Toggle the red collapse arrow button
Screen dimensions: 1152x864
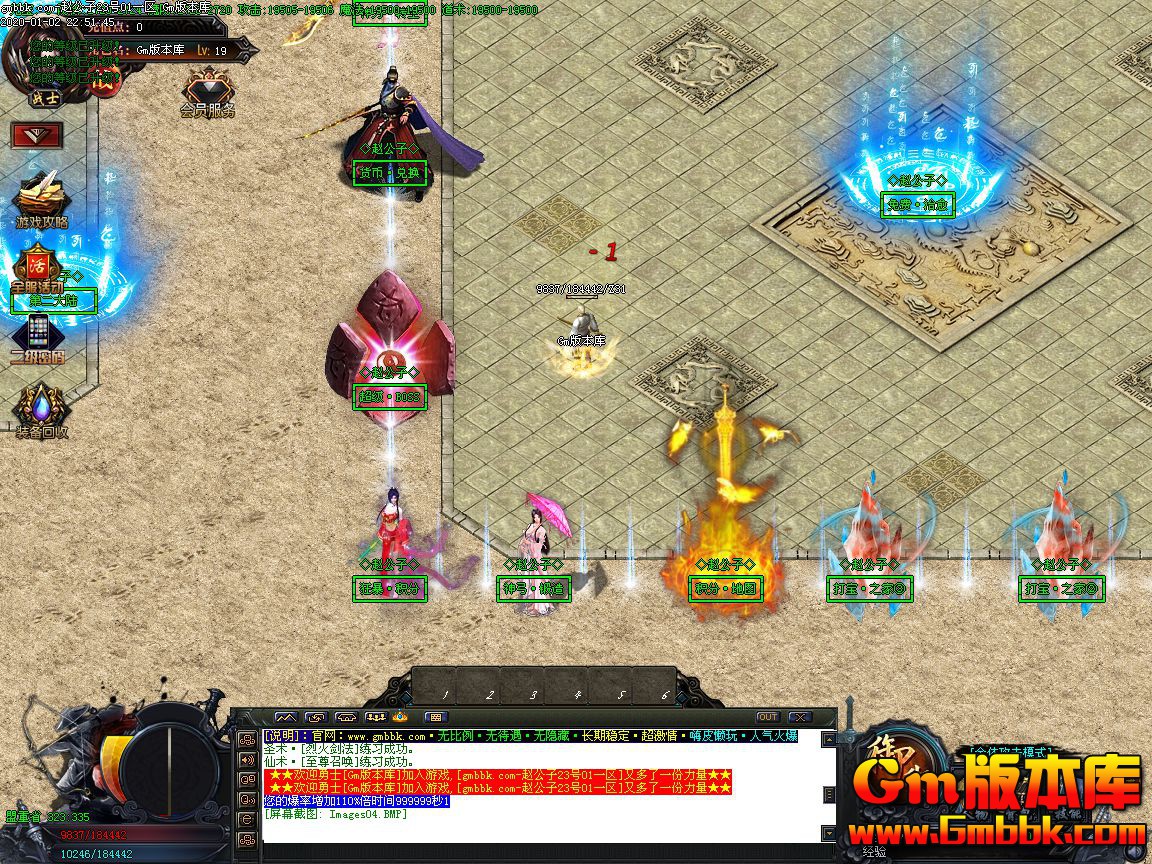(x=37, y=135)
